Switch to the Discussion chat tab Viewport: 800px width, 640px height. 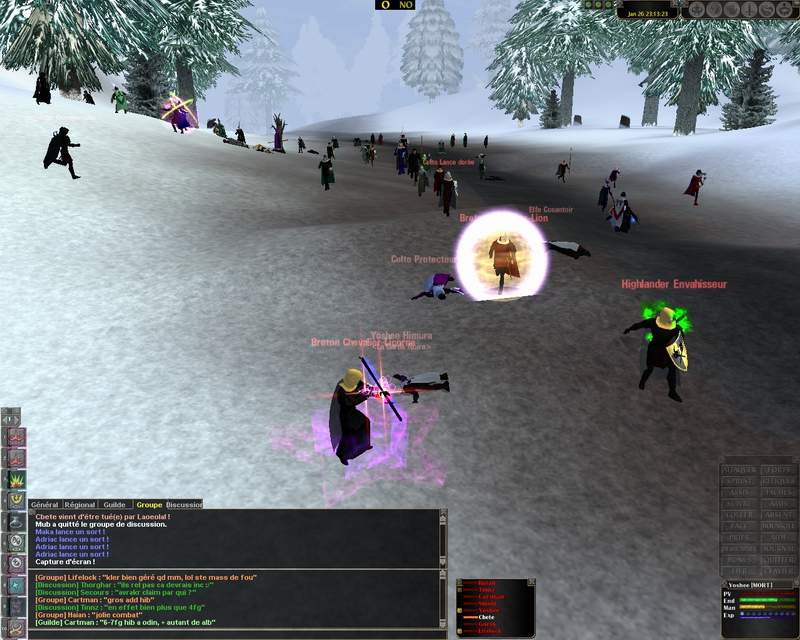click(183, 505)
